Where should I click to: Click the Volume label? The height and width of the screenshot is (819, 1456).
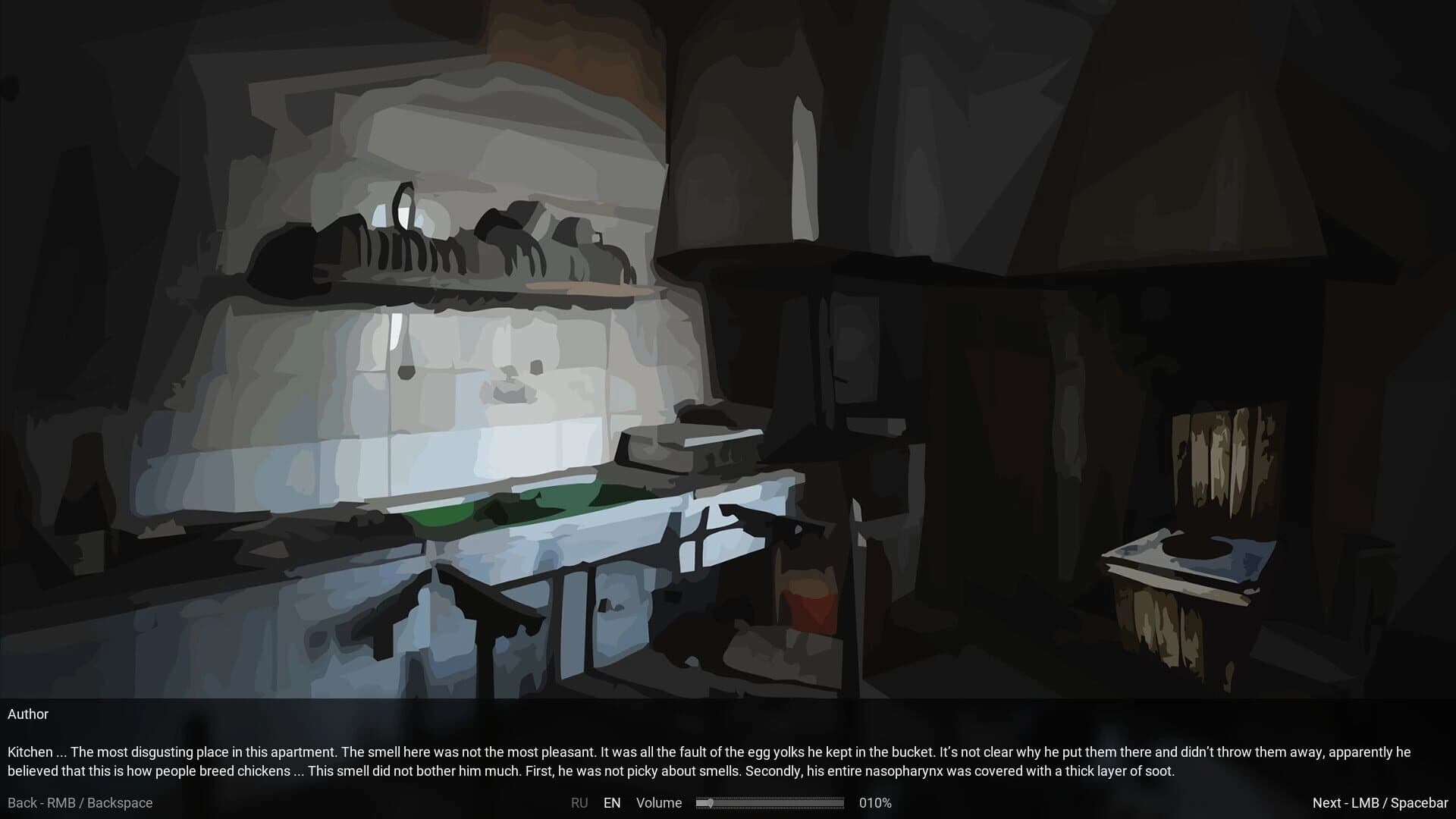coord(659,802)
